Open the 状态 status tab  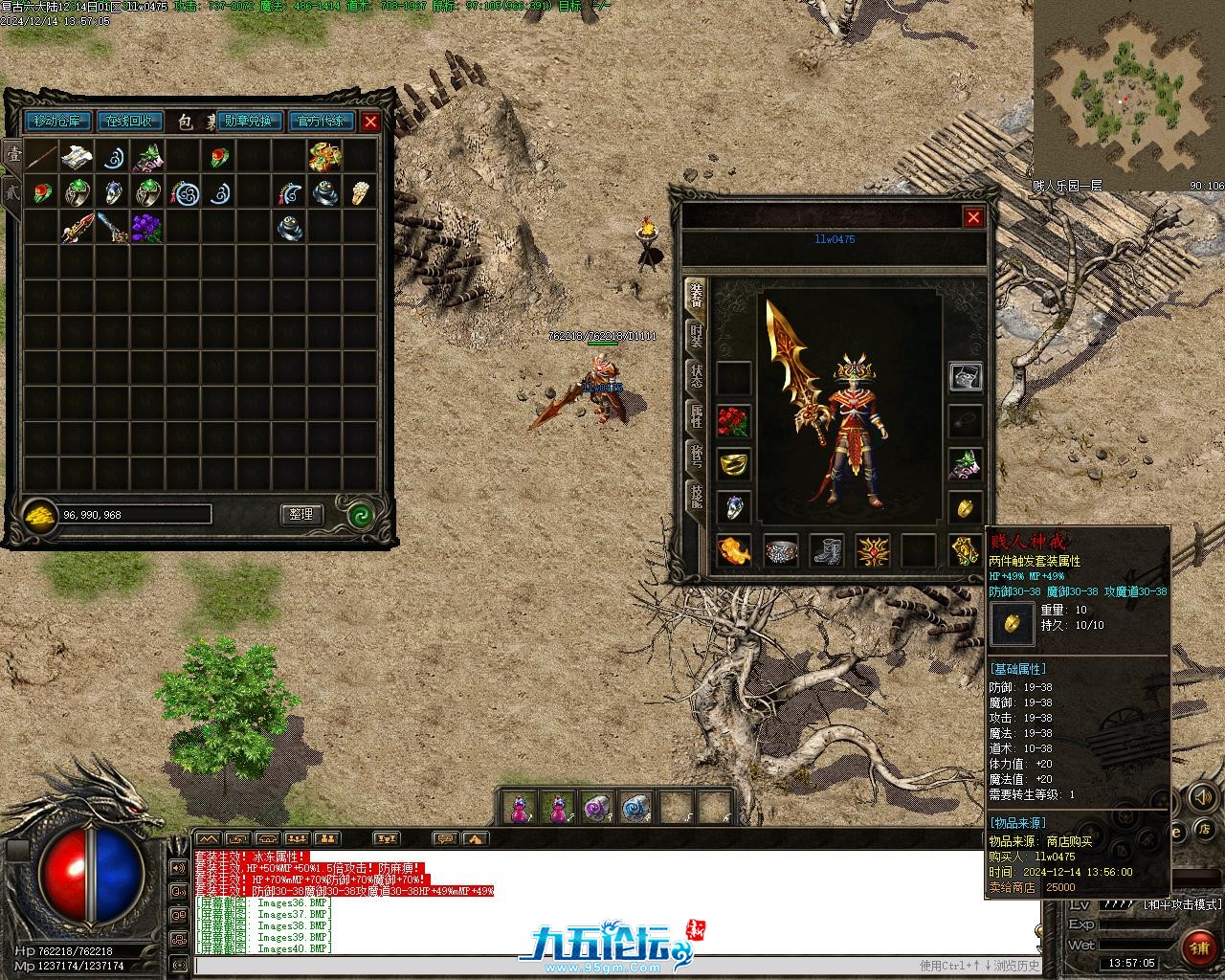click(x=696, y=375)
